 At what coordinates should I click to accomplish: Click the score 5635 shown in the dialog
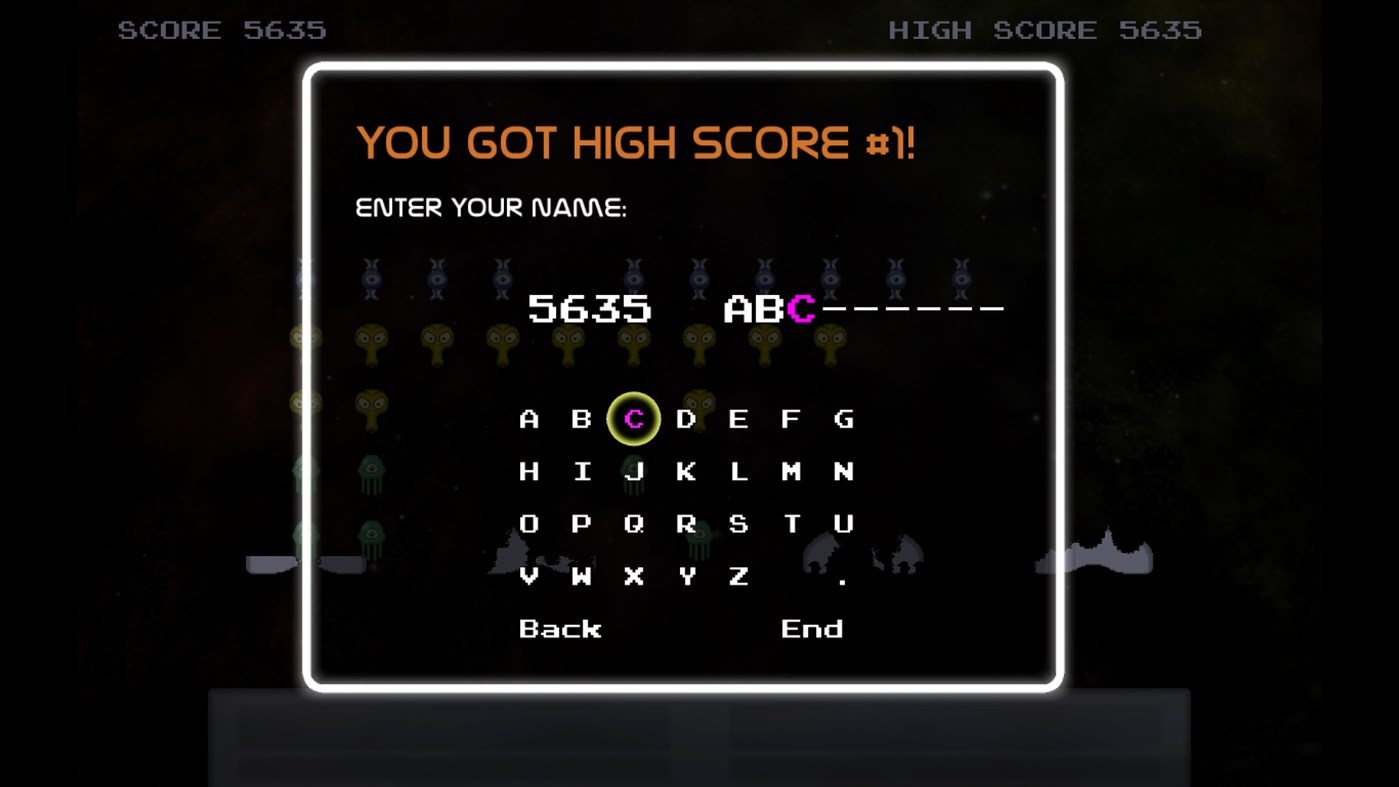point(591,309)
